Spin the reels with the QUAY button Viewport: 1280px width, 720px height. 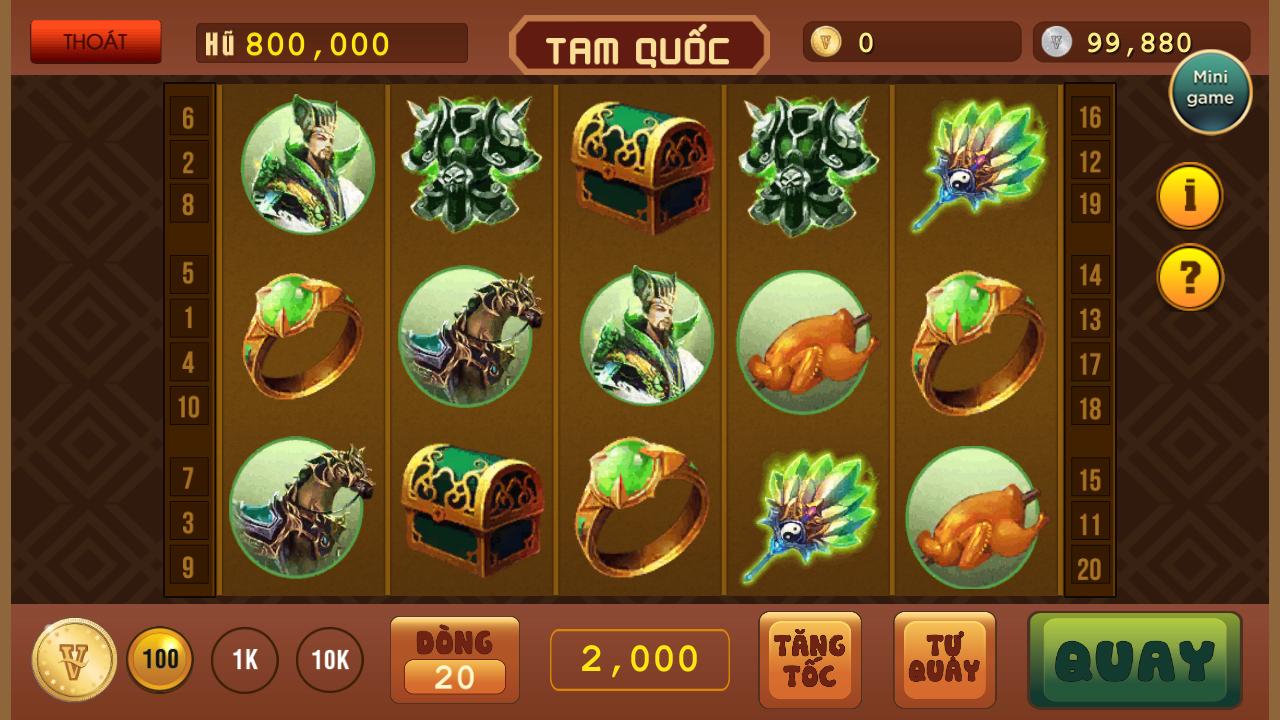click(1135, 660)
